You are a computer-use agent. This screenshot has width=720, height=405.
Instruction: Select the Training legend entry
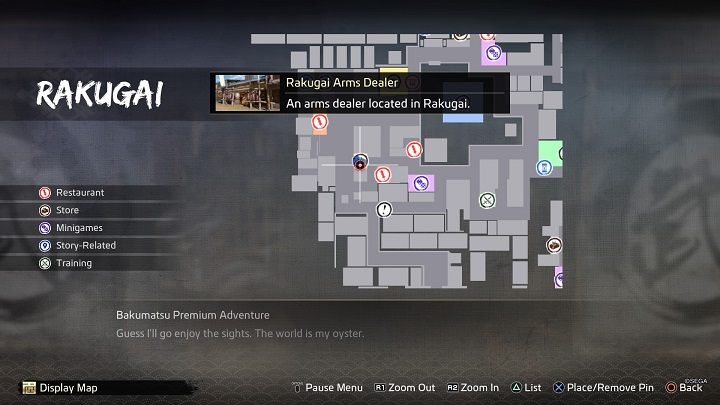73,264
